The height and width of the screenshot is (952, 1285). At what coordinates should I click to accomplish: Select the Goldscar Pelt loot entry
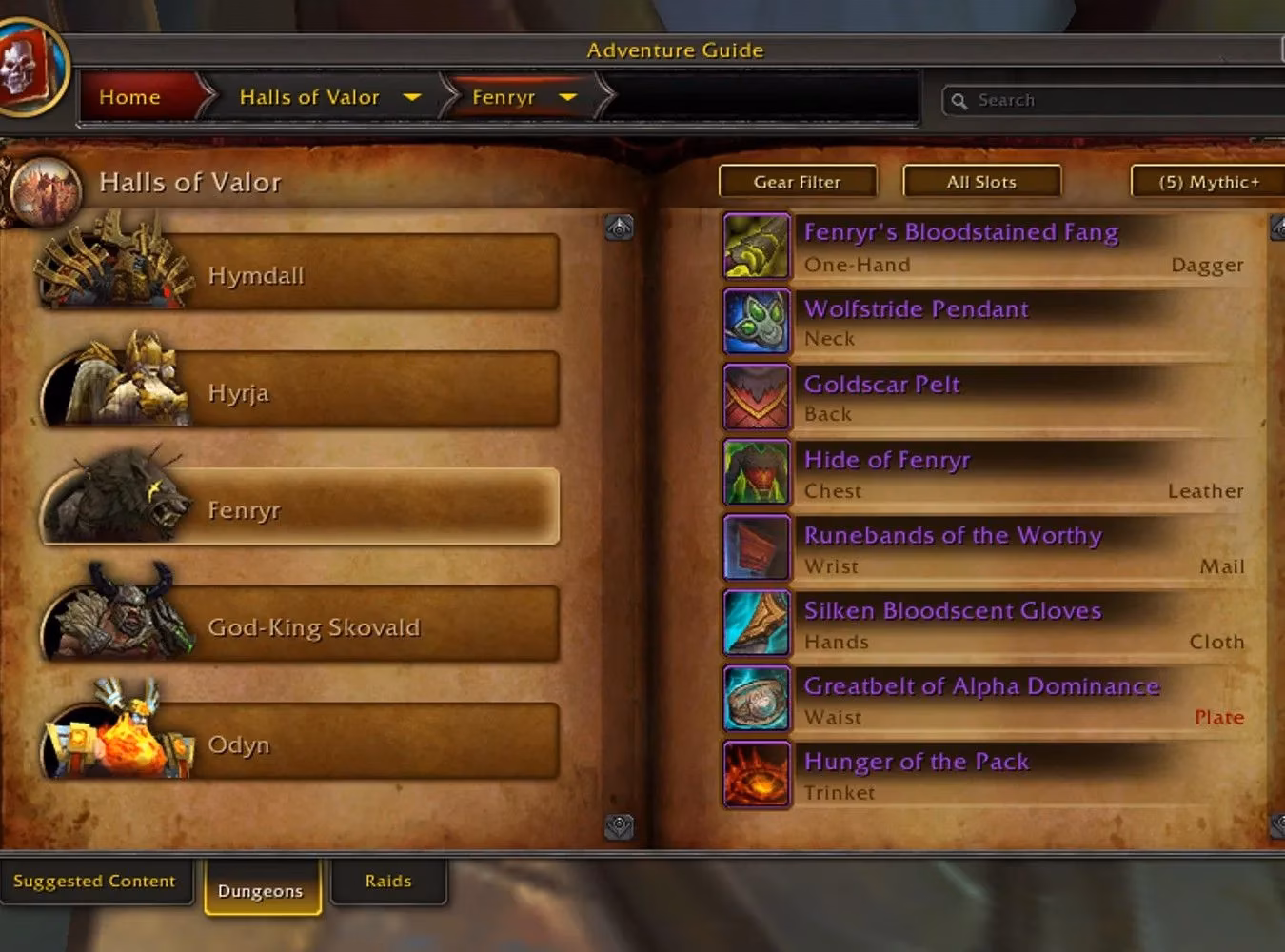click(881, 385)
